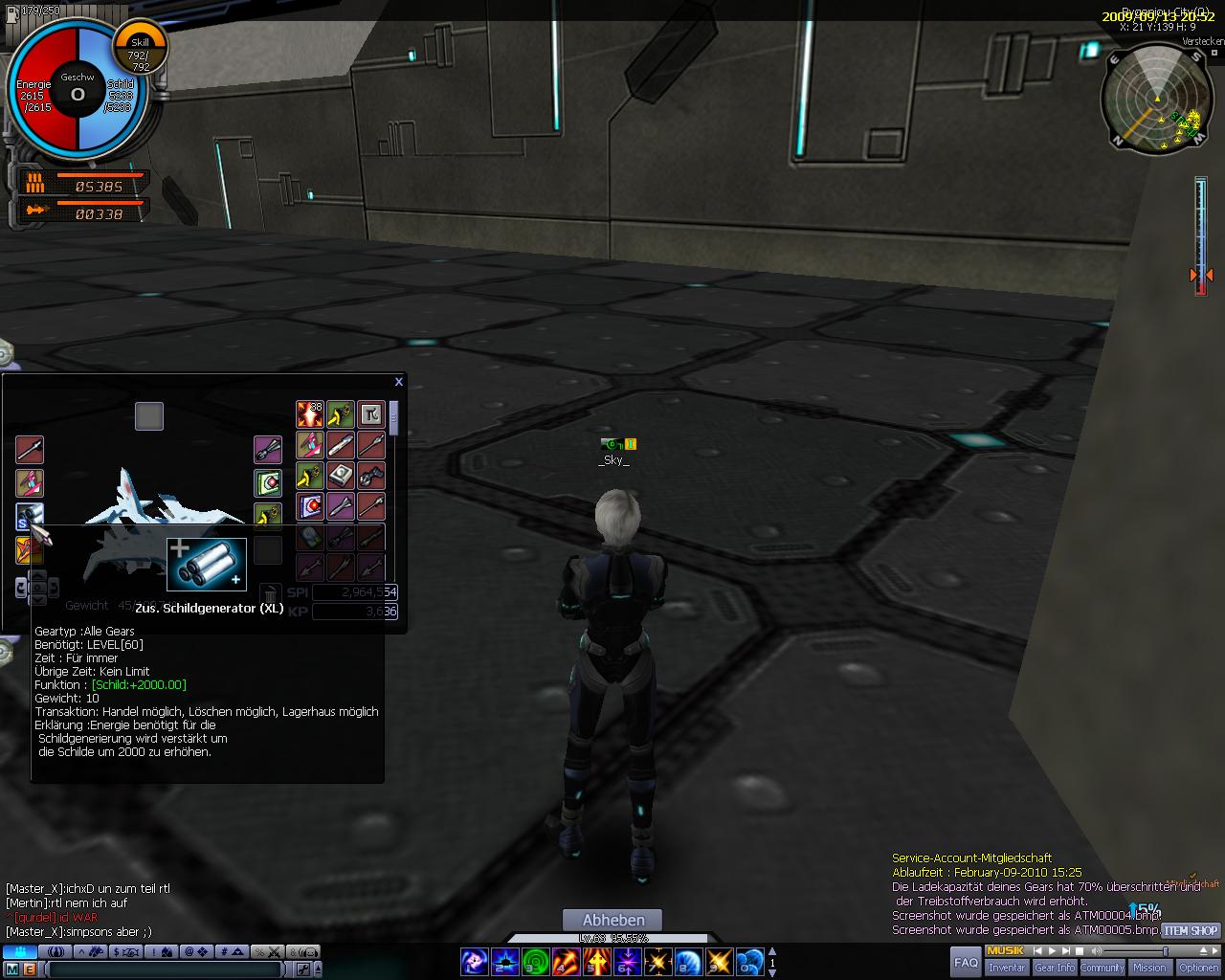Screen dimensions: 1225x980
Task: Open the Item Shop
Action: [1191, 930]
